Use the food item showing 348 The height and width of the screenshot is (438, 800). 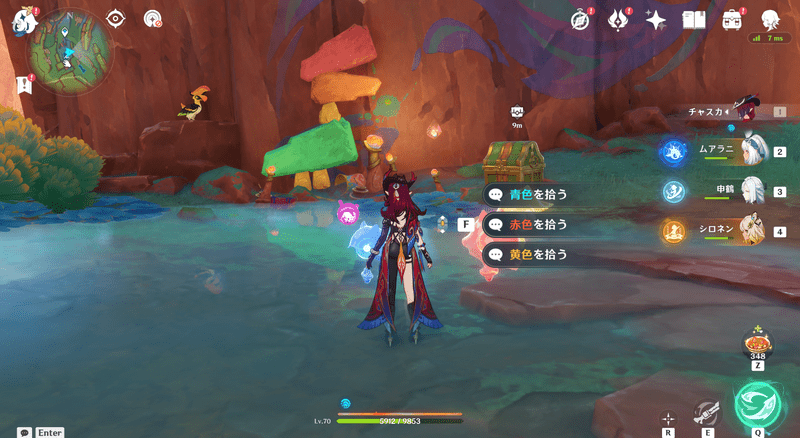[756, 346]
